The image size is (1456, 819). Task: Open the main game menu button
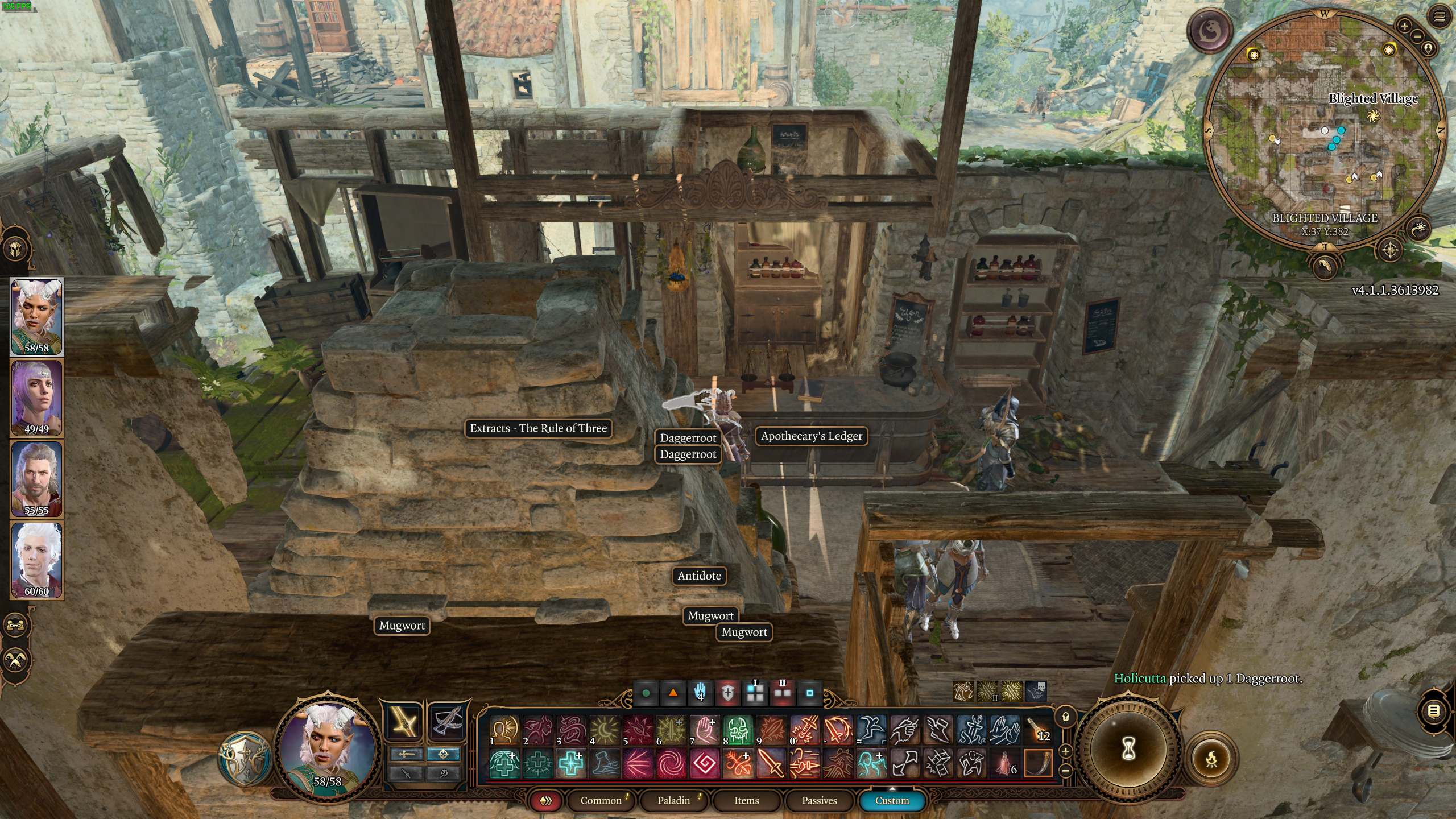[1440, 17]
